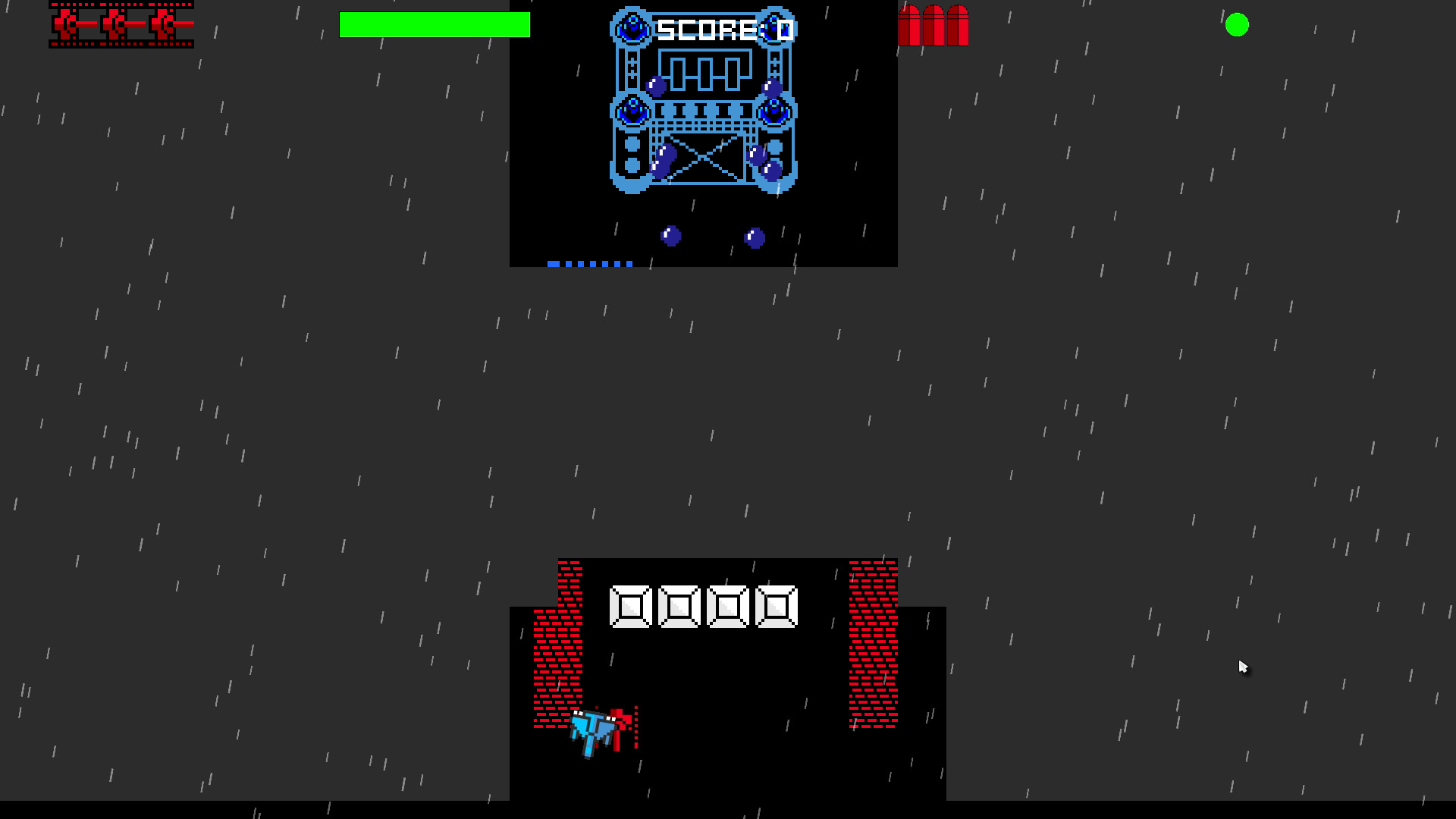Expand the blue dotted progress strip below the boss
Screen dimensions: 1456x819
[590, 263]
